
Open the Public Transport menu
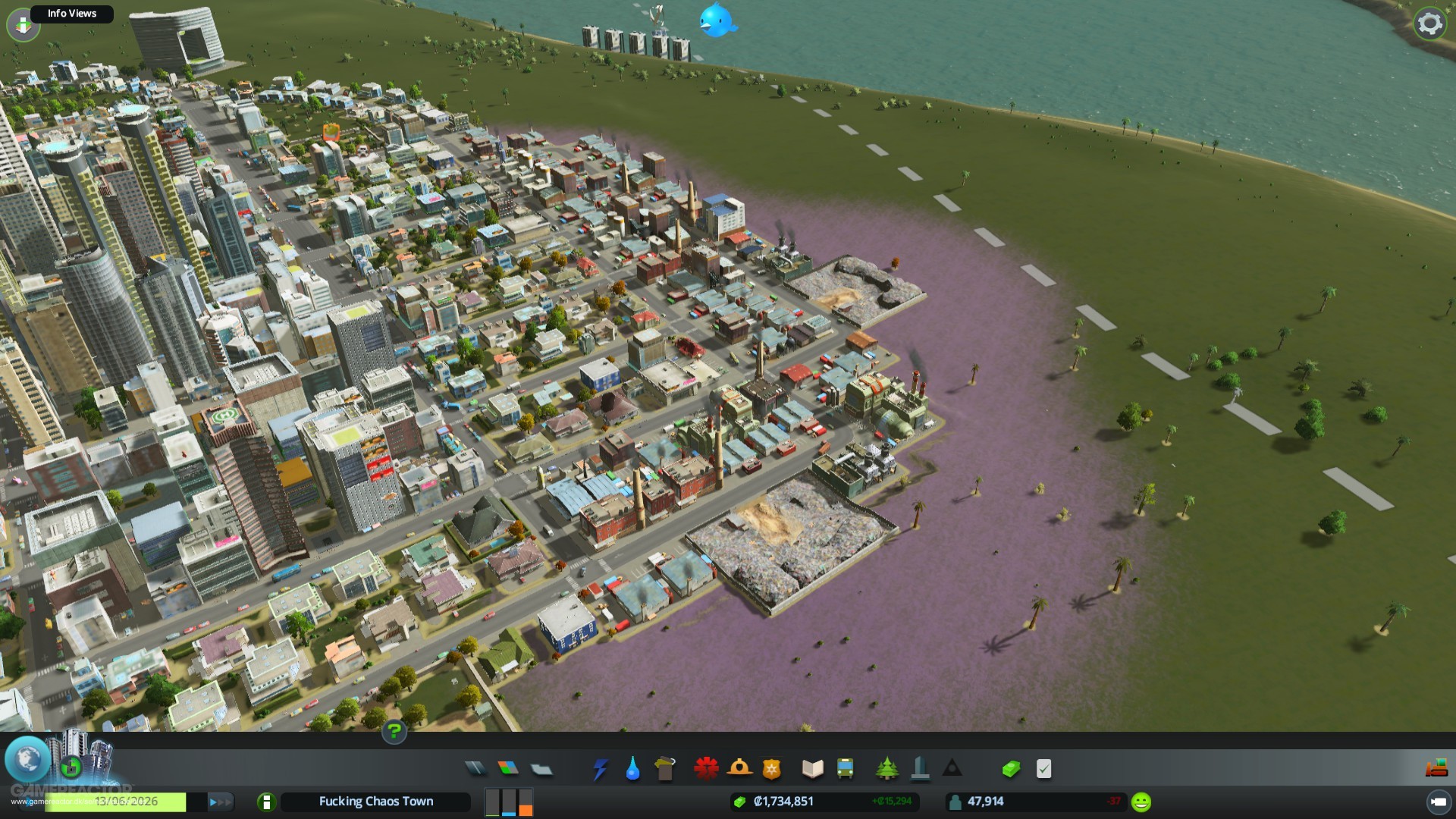[843, 767]
